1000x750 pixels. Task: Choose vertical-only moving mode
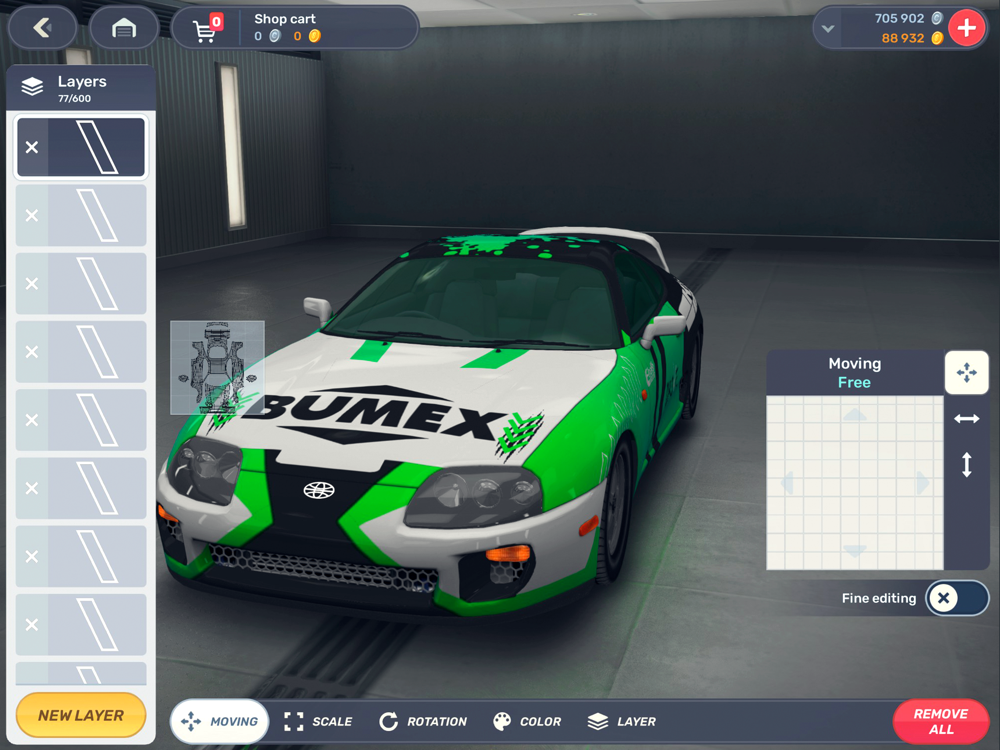click(x=967, y=465)
